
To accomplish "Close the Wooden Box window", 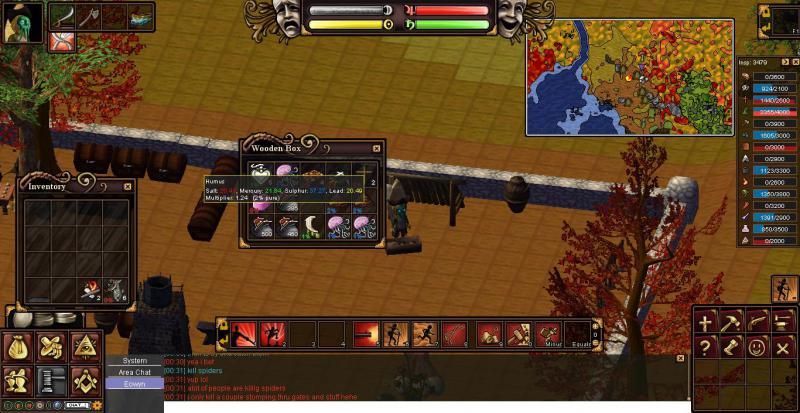I will (x=376, y=148).
